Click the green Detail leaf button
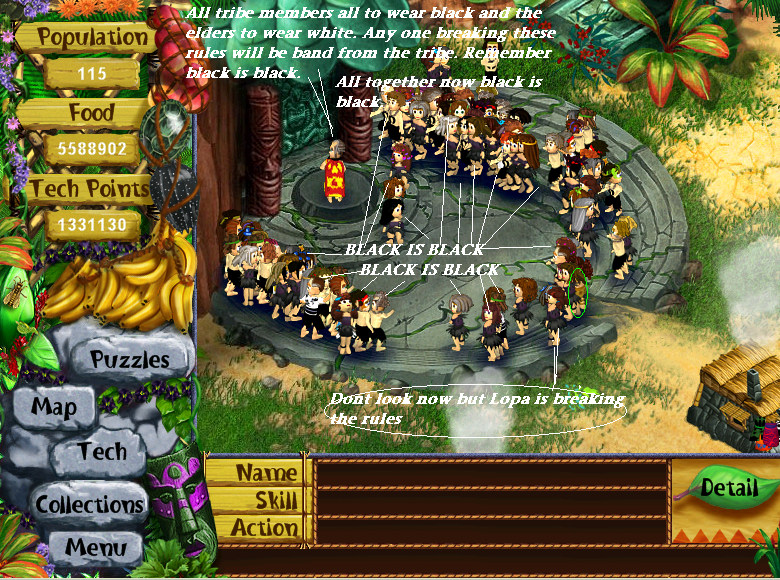The image size is (780, 580). pyautogui.click(x=727, y=489)
